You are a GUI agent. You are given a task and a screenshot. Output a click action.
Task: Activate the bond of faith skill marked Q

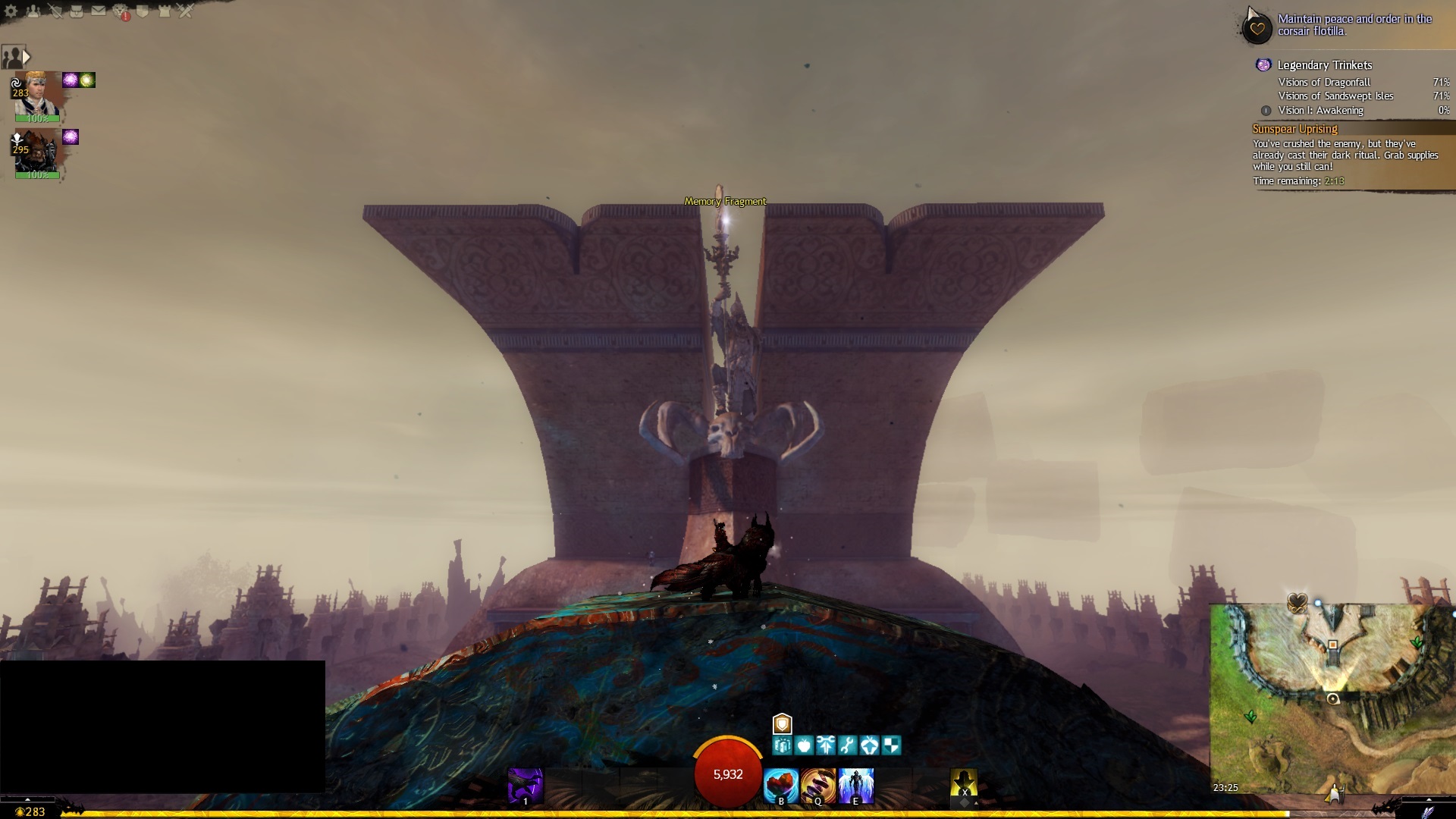pos(818,786)
